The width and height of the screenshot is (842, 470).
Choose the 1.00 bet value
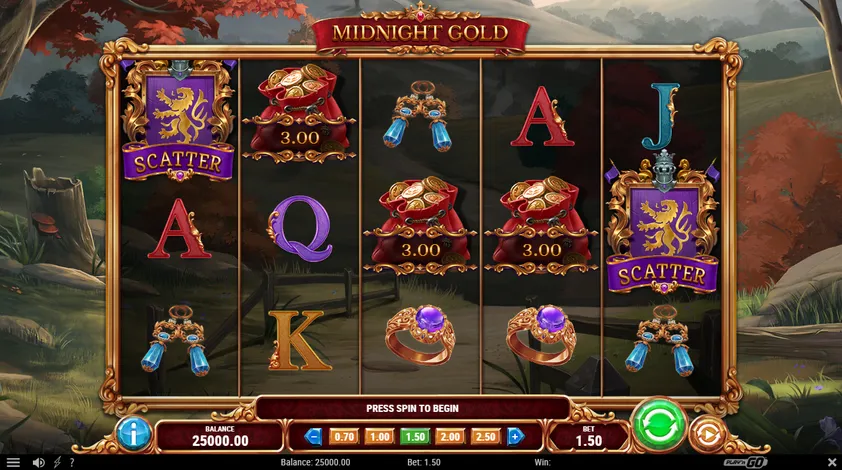[379, 436]
